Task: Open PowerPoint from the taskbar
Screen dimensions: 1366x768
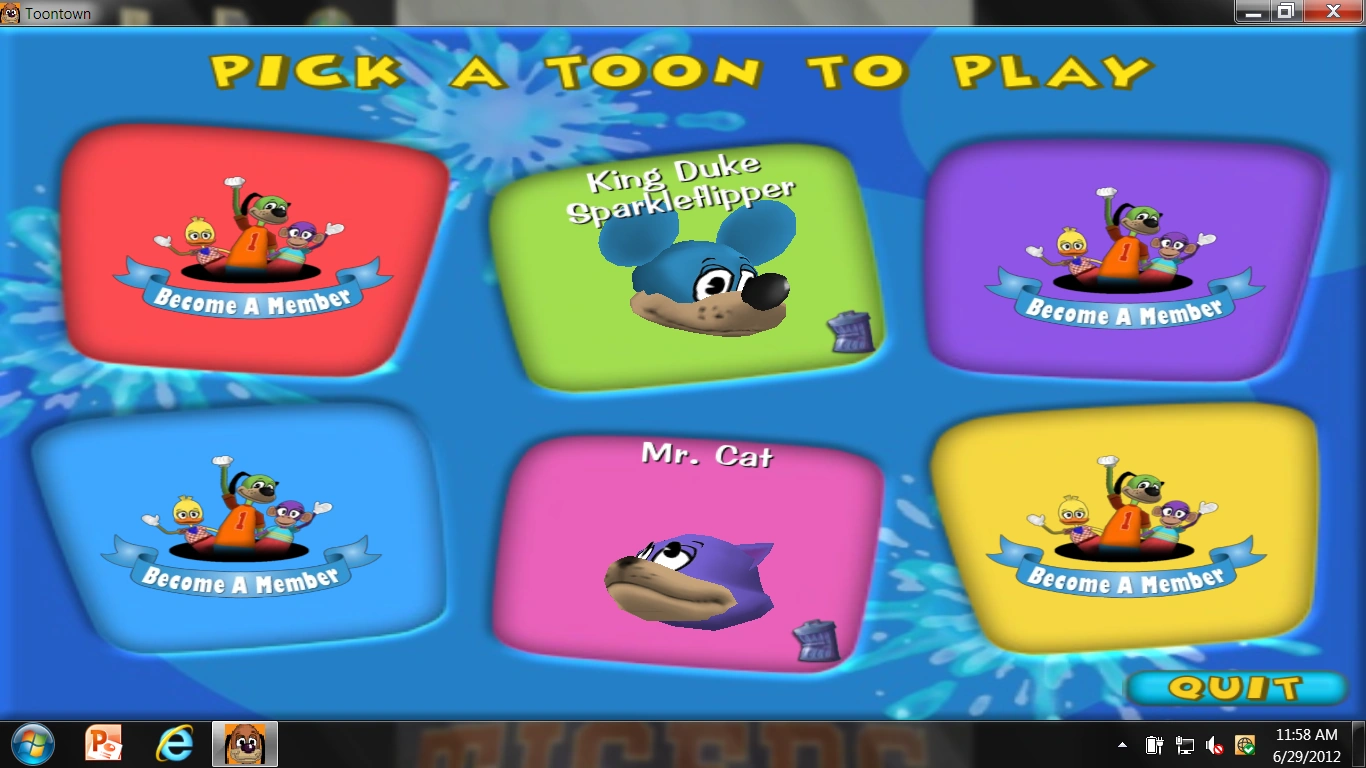Action: (x=103, y=744)
